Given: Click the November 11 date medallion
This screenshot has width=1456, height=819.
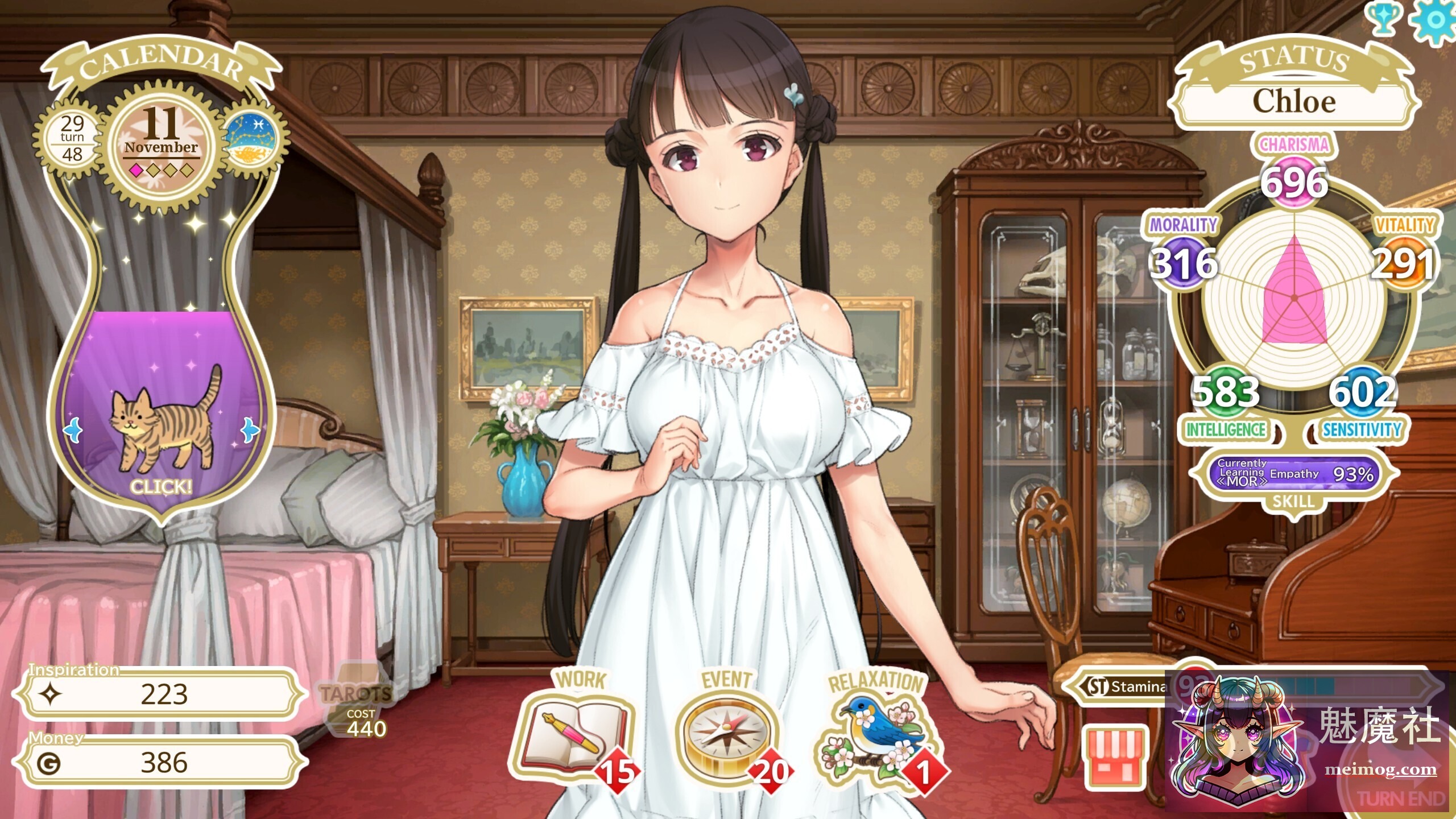Looking at the screenshot, I should pos(163,142).
